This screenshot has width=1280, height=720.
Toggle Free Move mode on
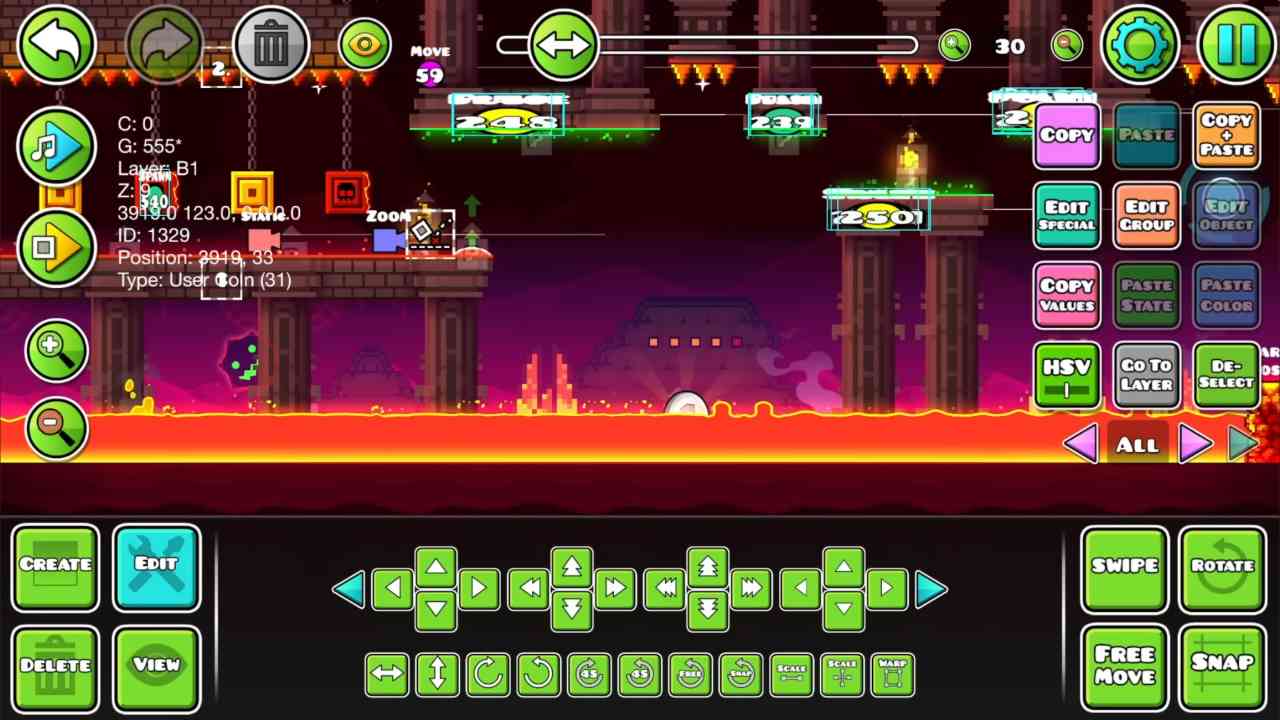[x=1124, y=665]
